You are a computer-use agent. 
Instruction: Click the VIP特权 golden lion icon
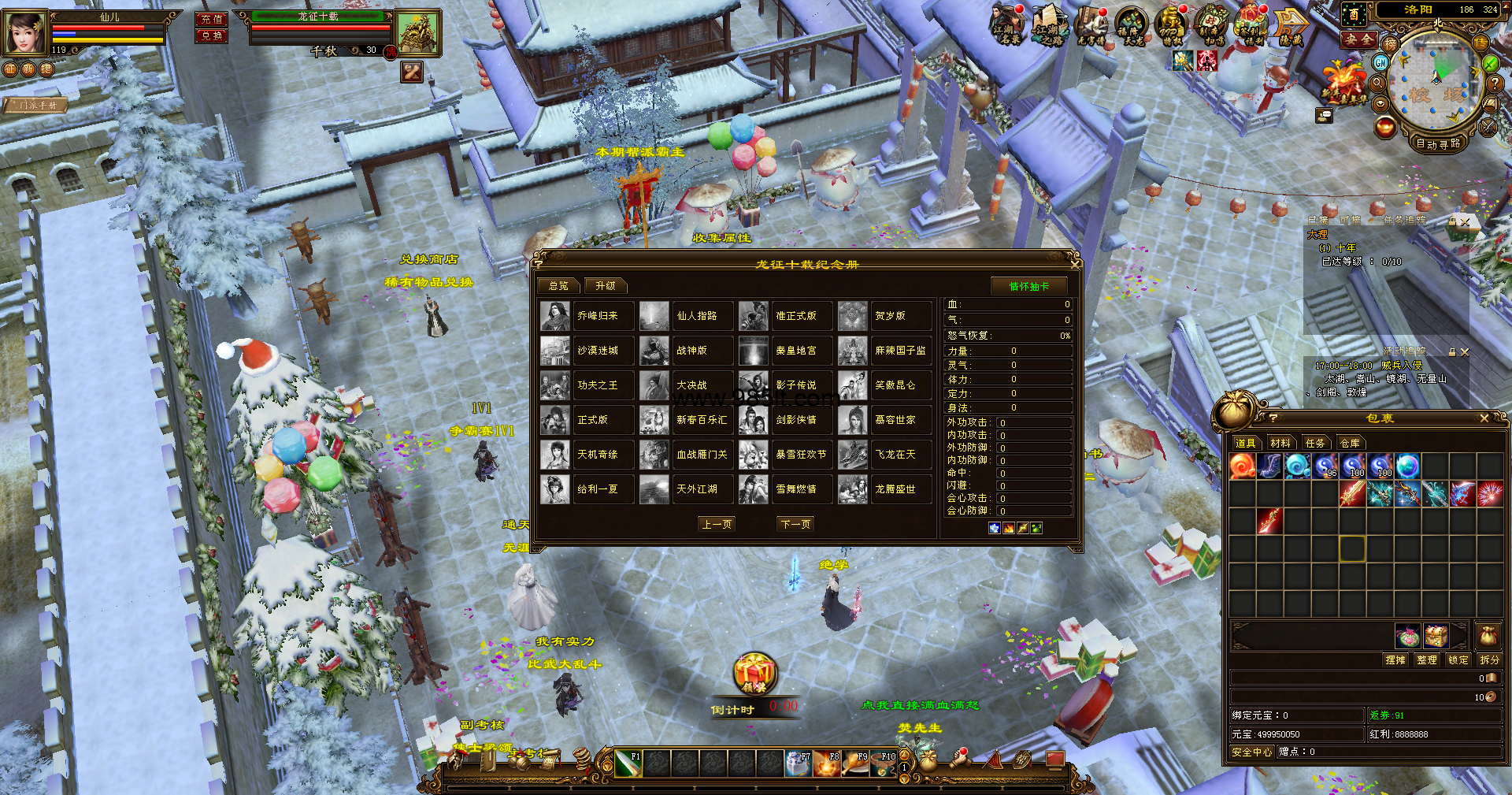coord(1172,26)
